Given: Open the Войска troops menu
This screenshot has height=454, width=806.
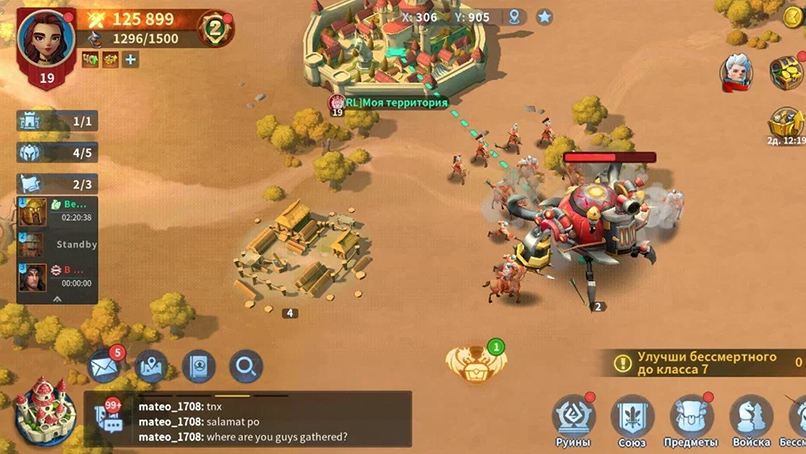Looking at the screenshot, I should (x=751, y=419).
